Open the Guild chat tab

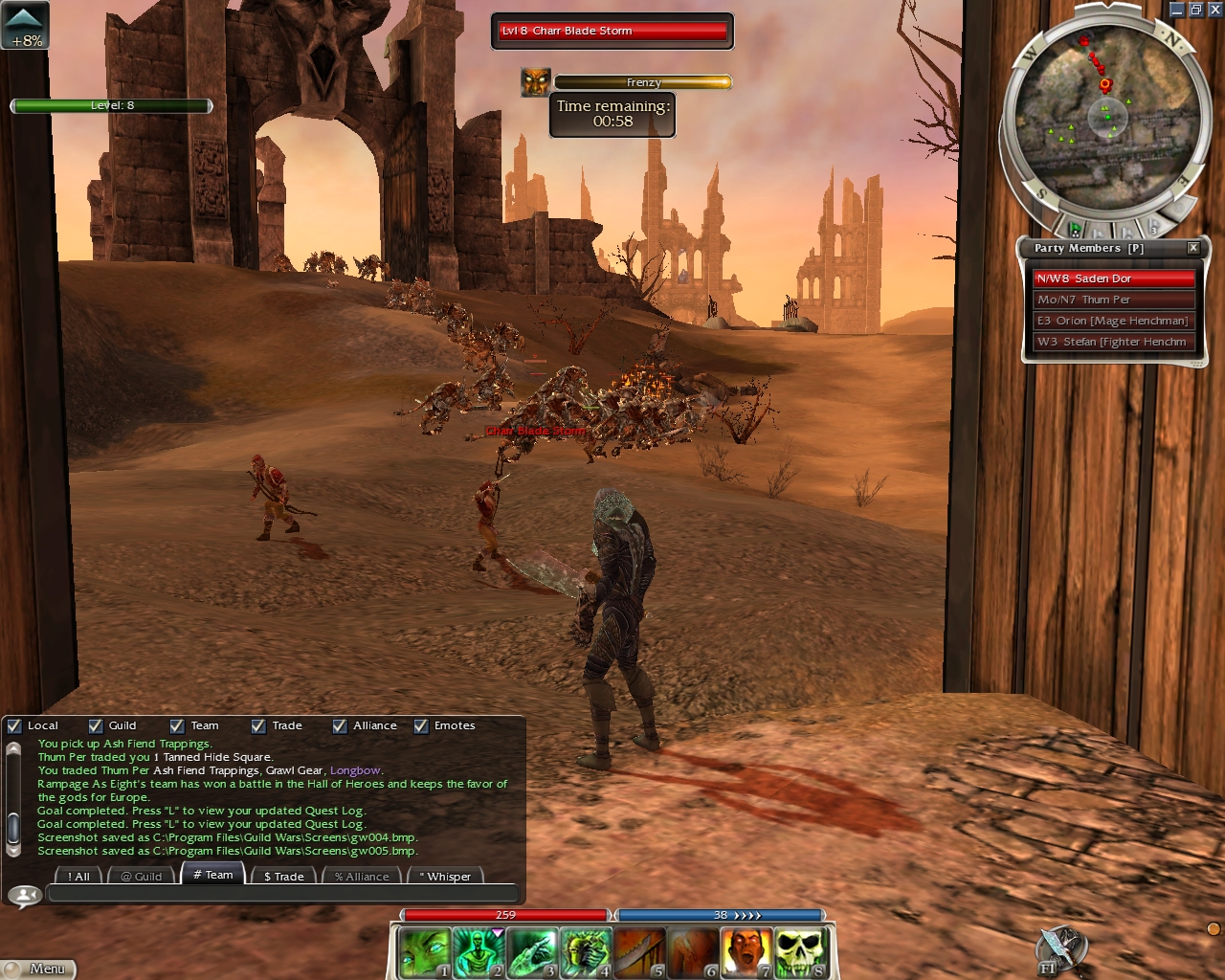[x=142, y=876]
